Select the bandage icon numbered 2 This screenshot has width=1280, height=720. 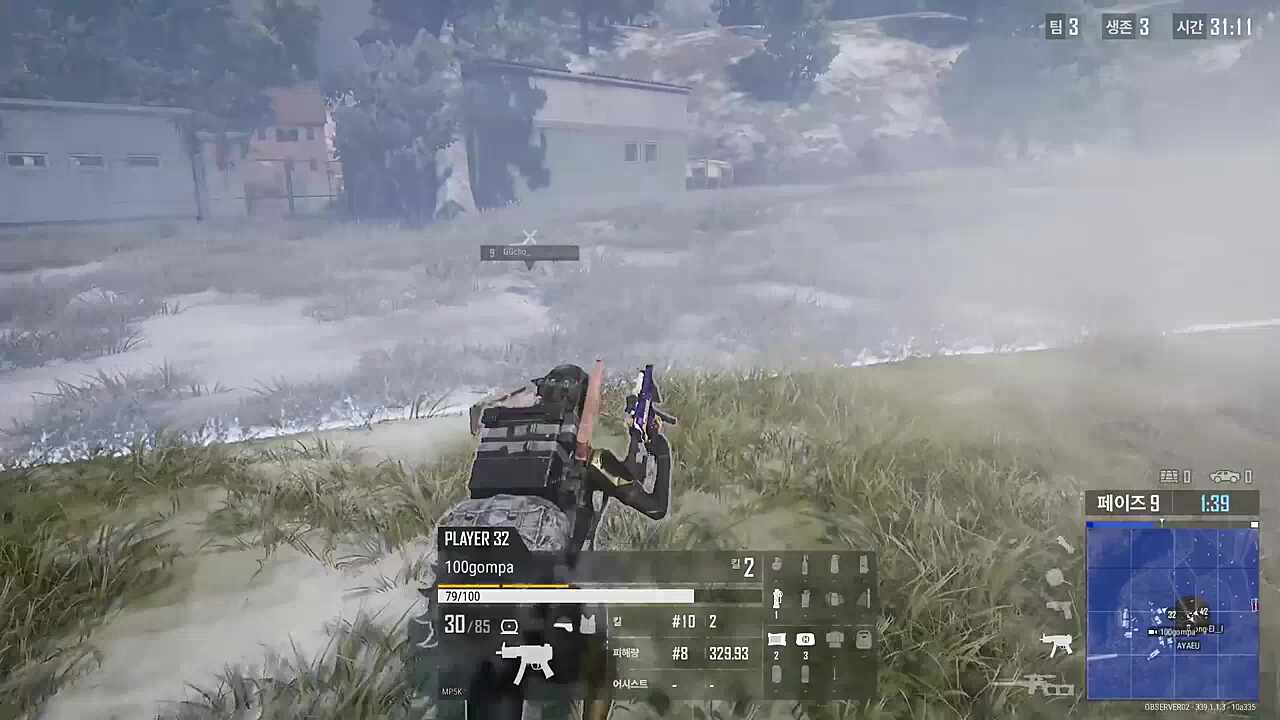point(776,638)
